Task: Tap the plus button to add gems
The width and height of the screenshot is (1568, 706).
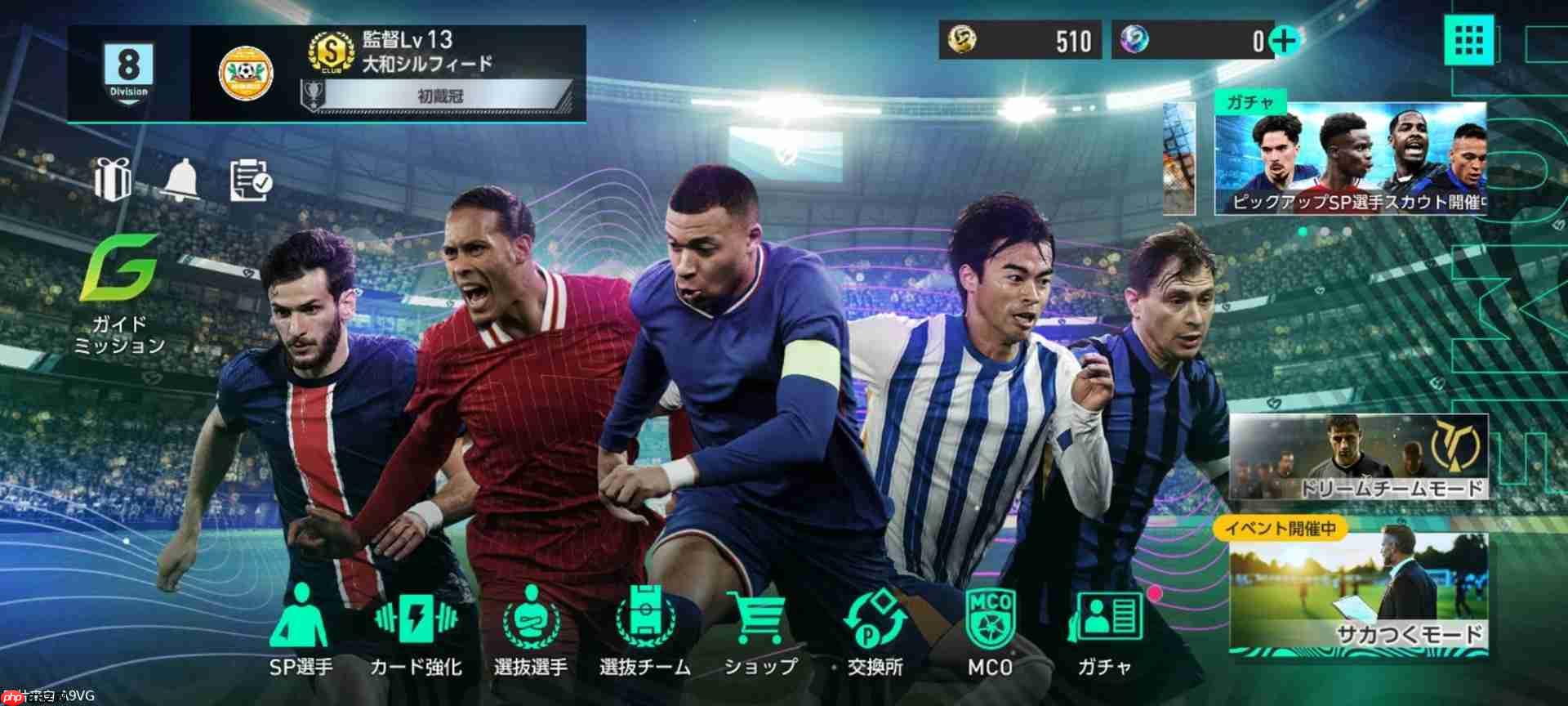Action: point(1284,40)
